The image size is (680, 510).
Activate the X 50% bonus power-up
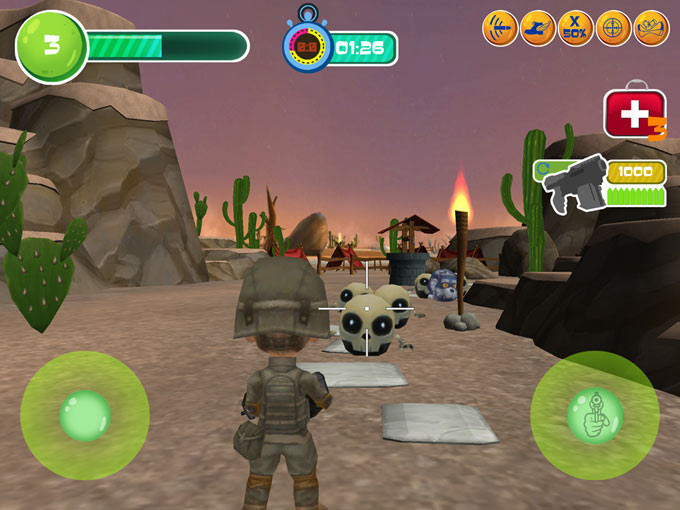coord(576,28)
